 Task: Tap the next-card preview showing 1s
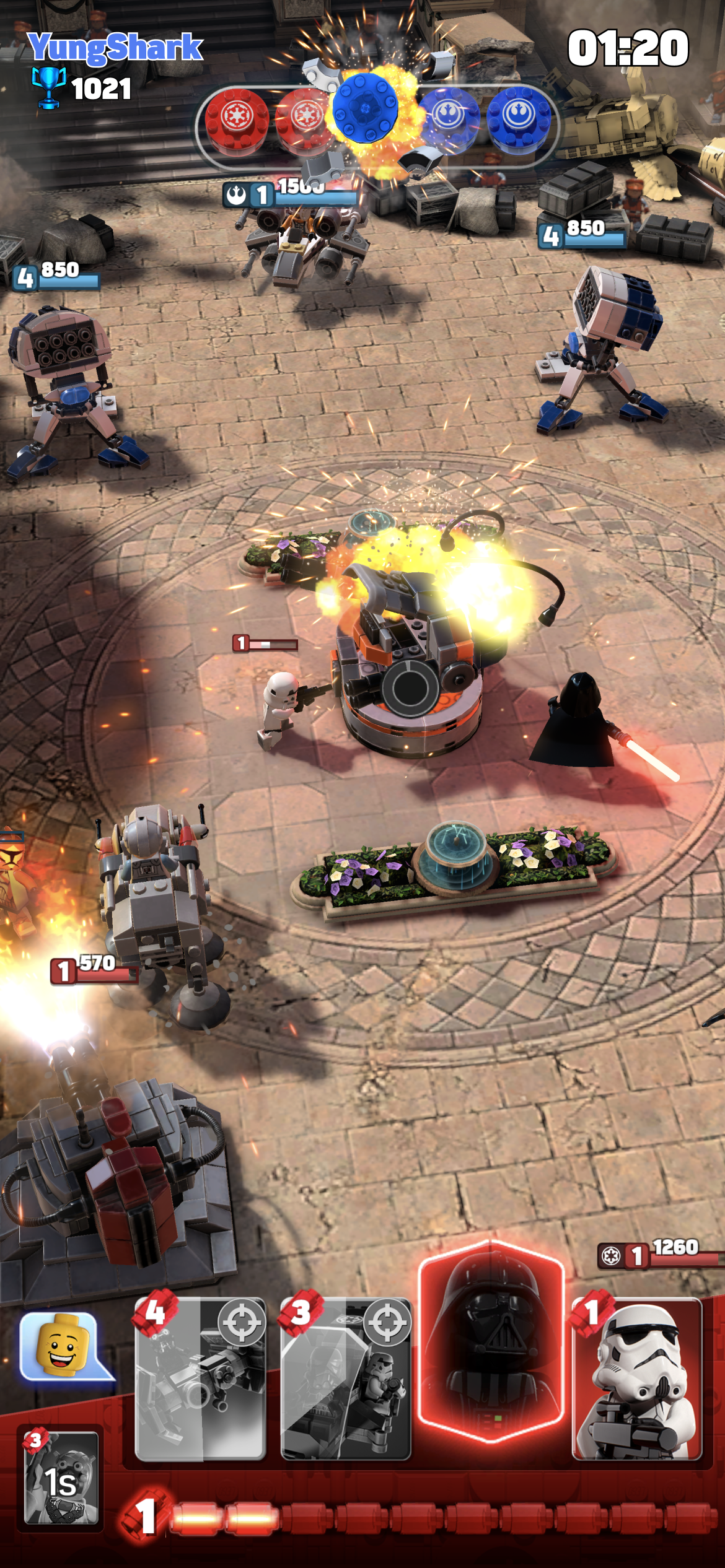tap(61, 1476)
